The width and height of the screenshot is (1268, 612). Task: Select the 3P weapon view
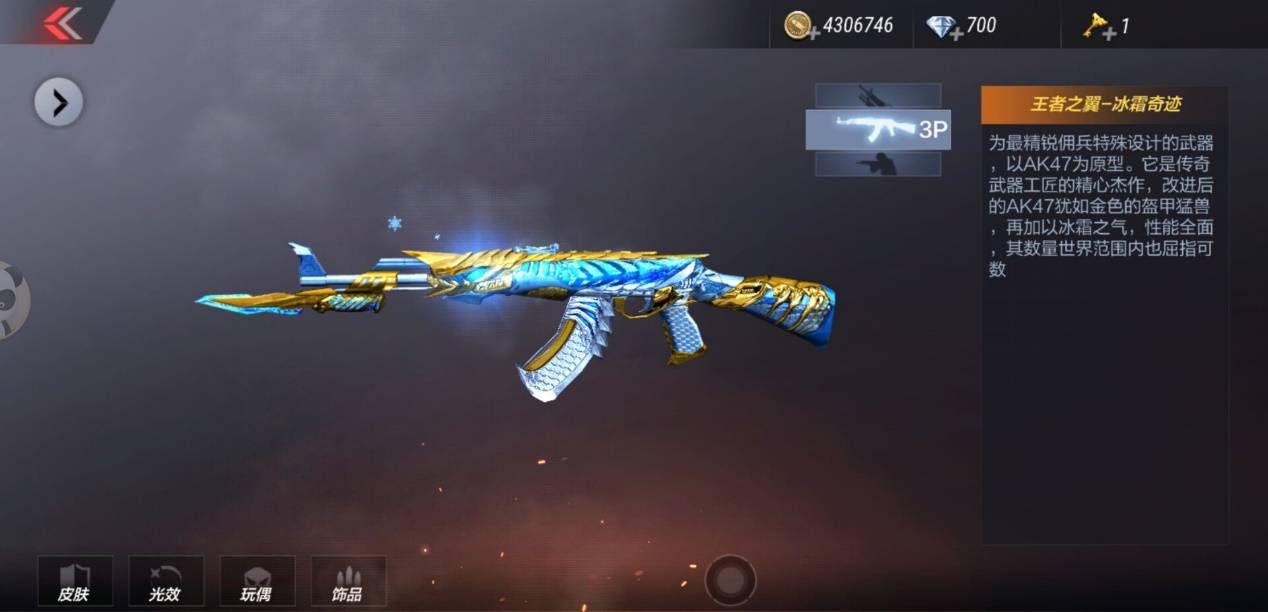pyautogui.click(x=878, y=130)
